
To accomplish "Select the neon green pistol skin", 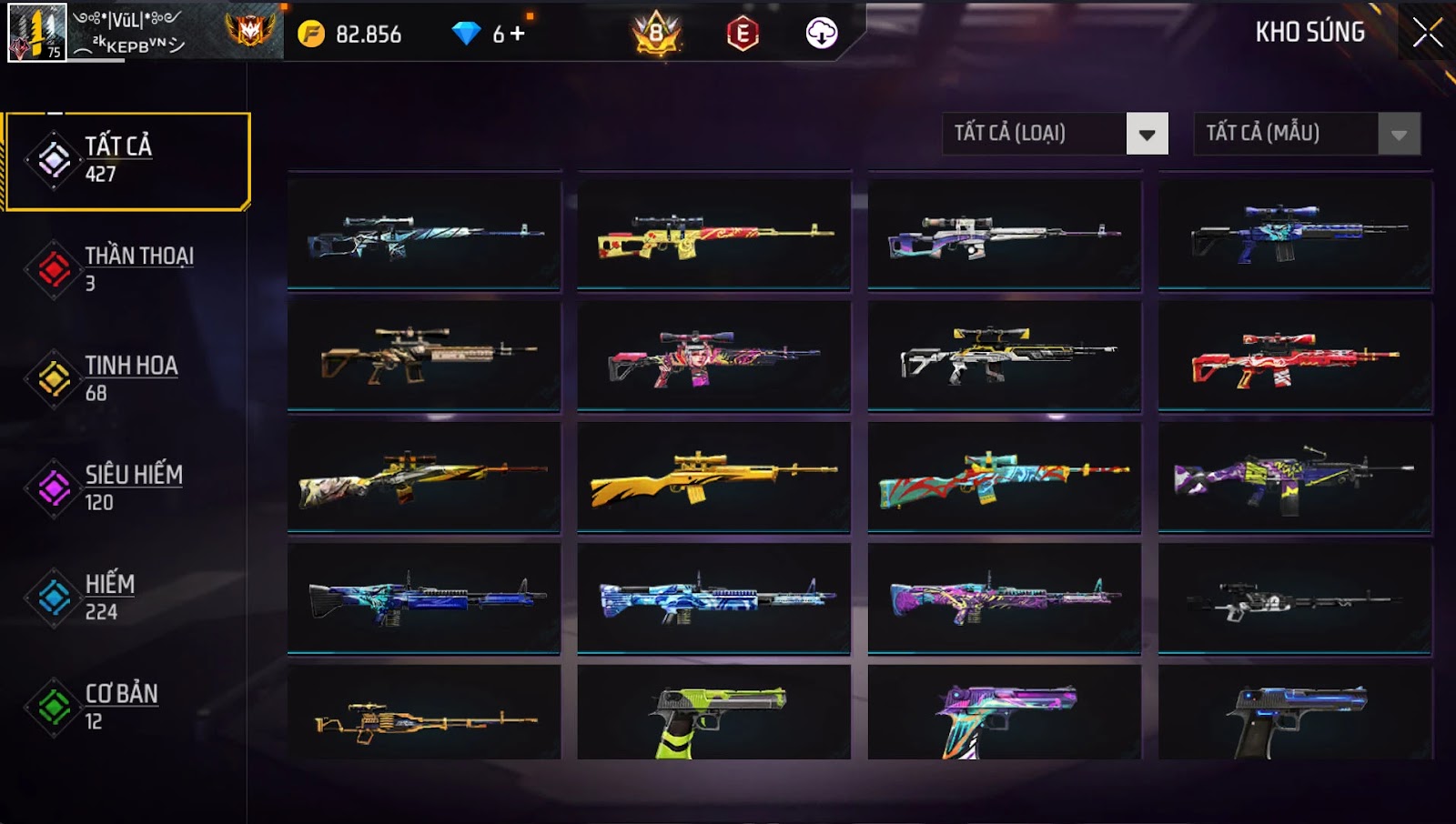I will [x=713, y=714].
